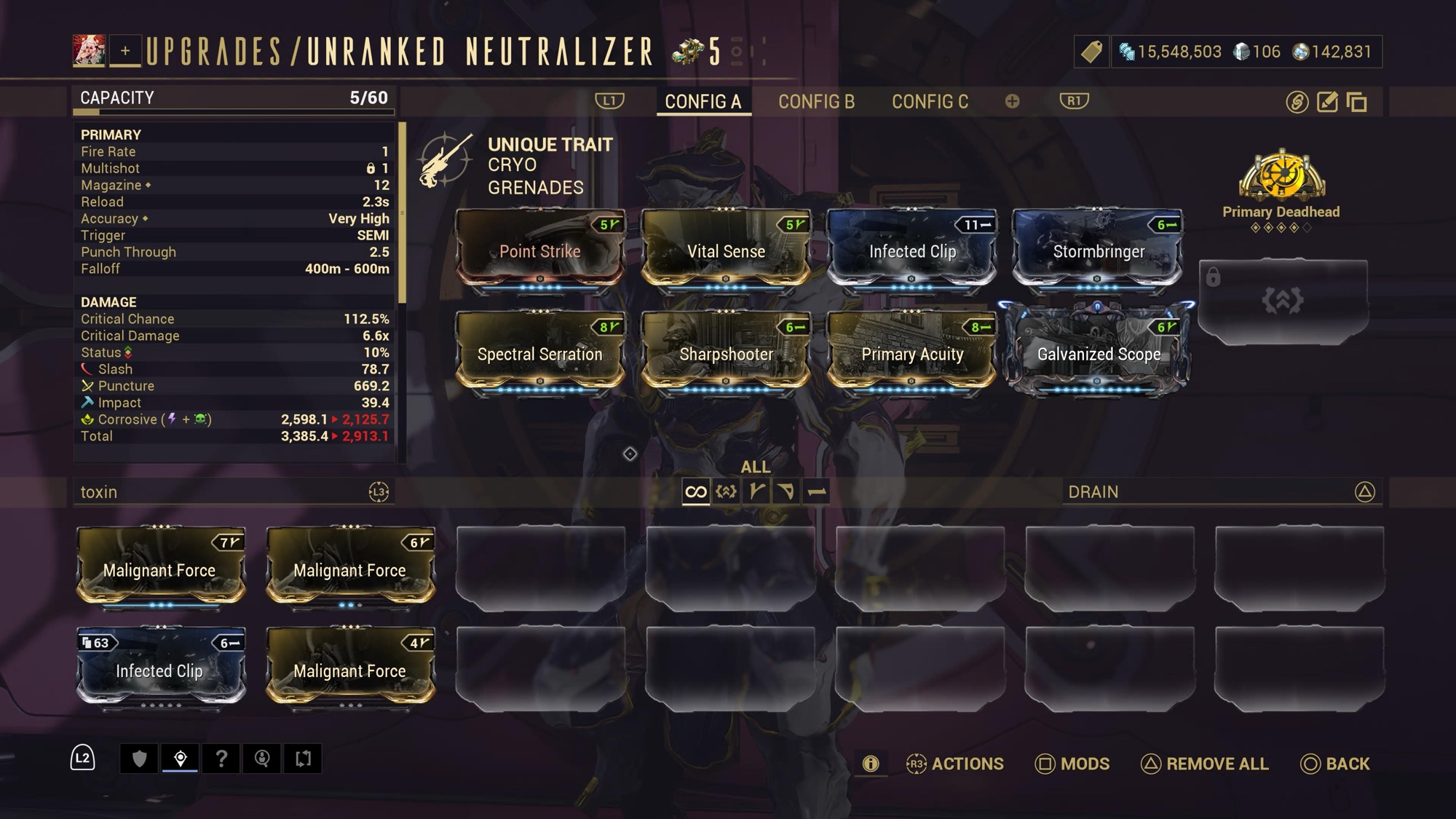Select the equipped Point Strike mod
1456x819 pixels.
click(x=539, y=250)
